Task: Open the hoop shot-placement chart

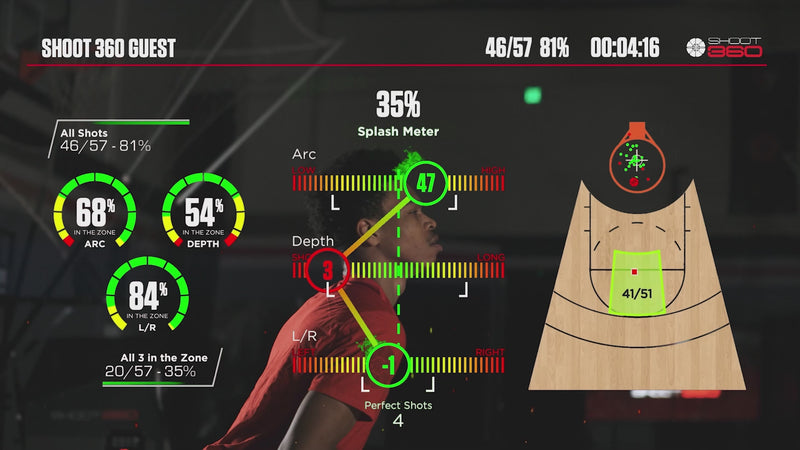Action: 635,158
